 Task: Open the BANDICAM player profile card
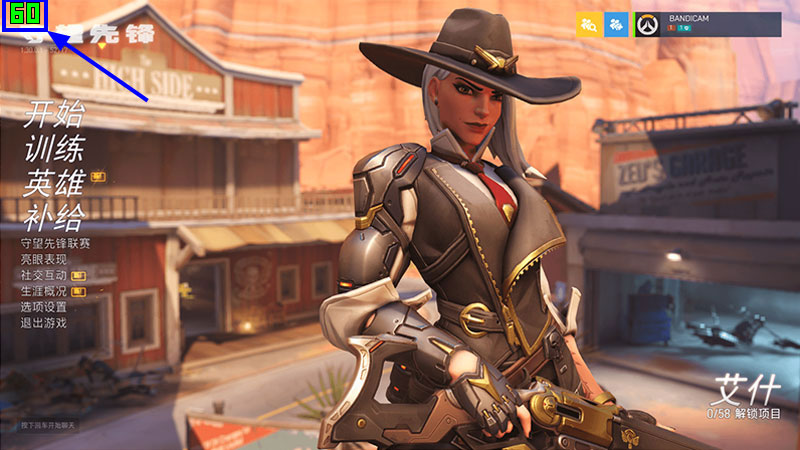pos(708,25)
